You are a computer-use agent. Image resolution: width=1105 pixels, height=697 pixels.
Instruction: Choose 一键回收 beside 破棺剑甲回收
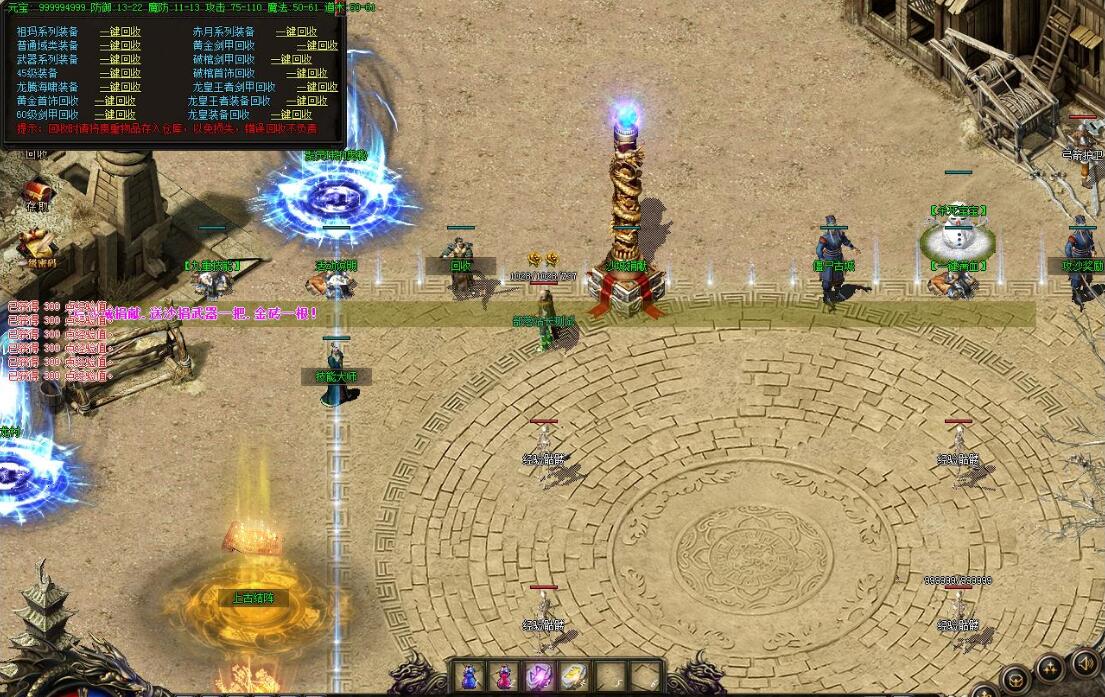291,60
